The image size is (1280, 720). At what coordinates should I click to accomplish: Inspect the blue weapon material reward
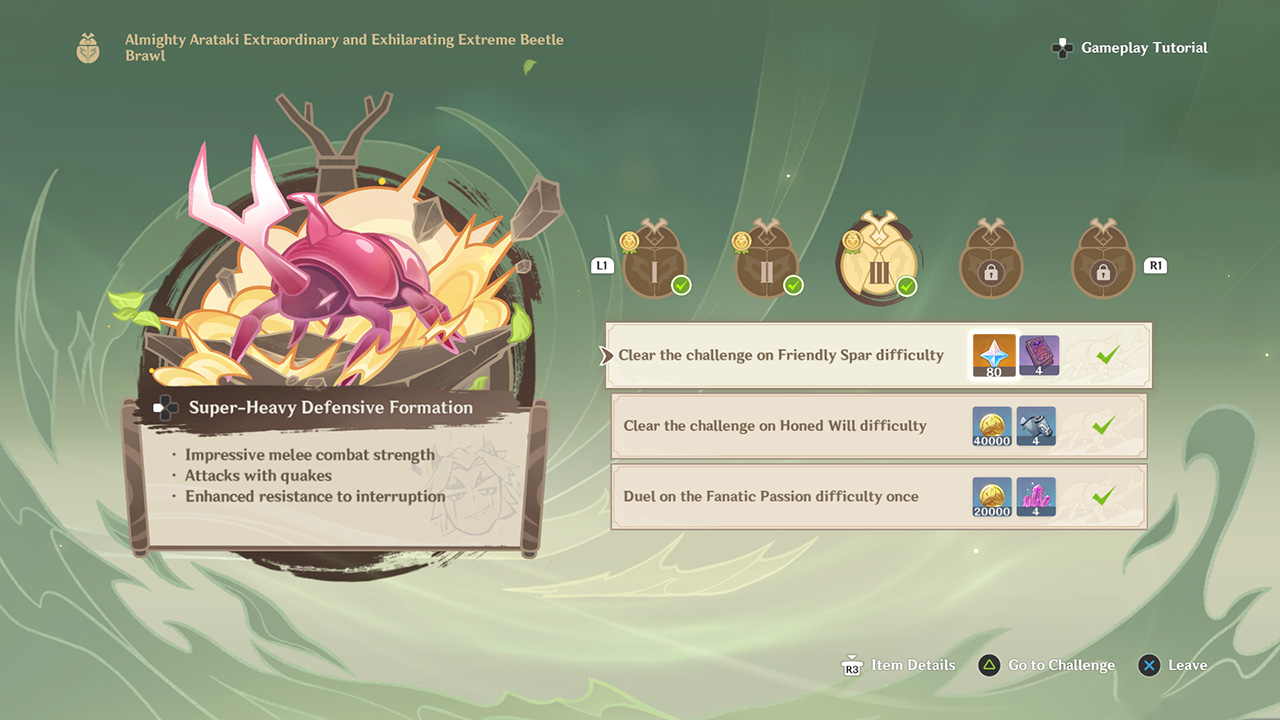[1037, 426]
